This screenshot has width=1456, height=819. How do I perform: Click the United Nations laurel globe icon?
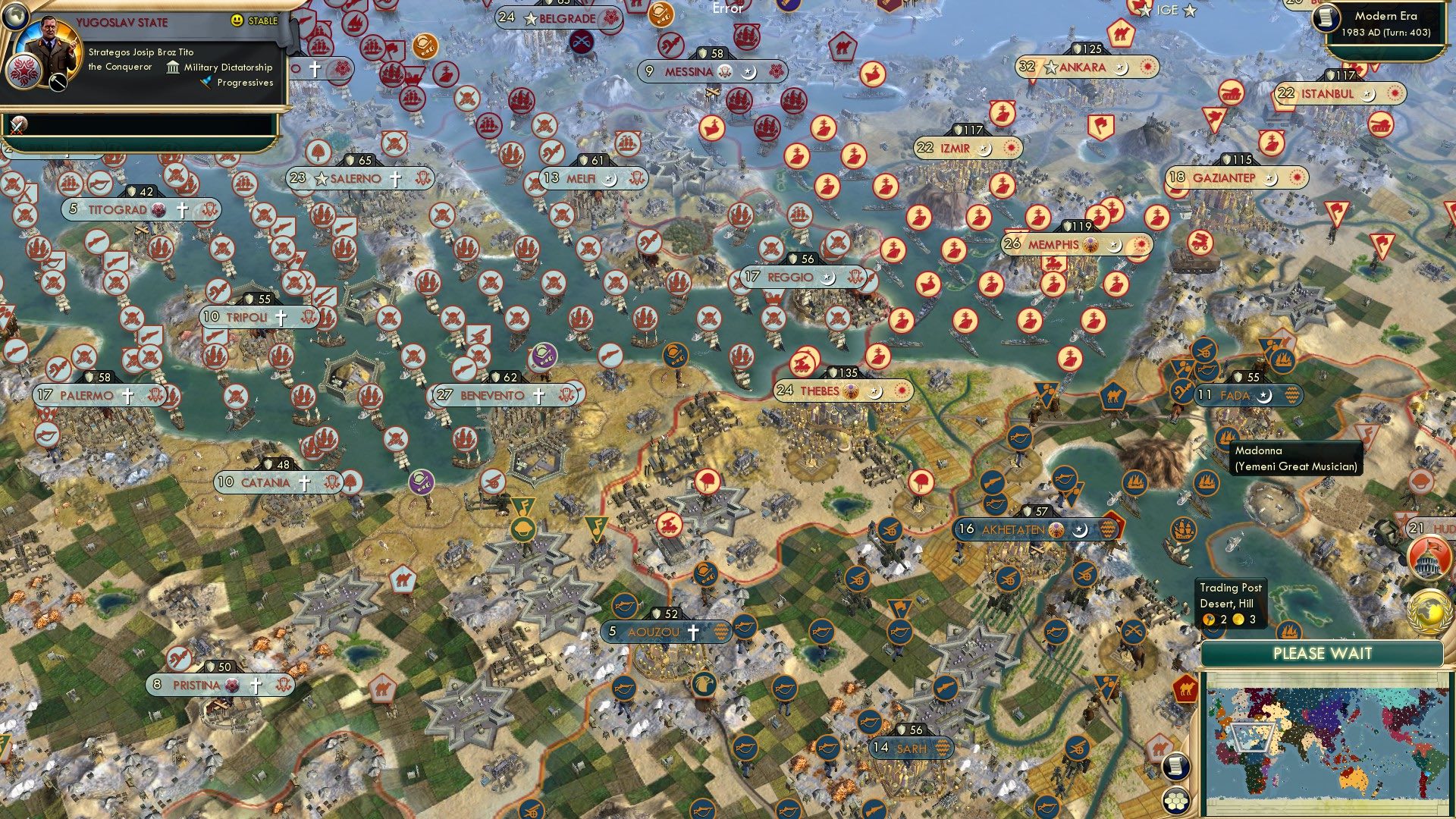click(x=1429, y=611)
